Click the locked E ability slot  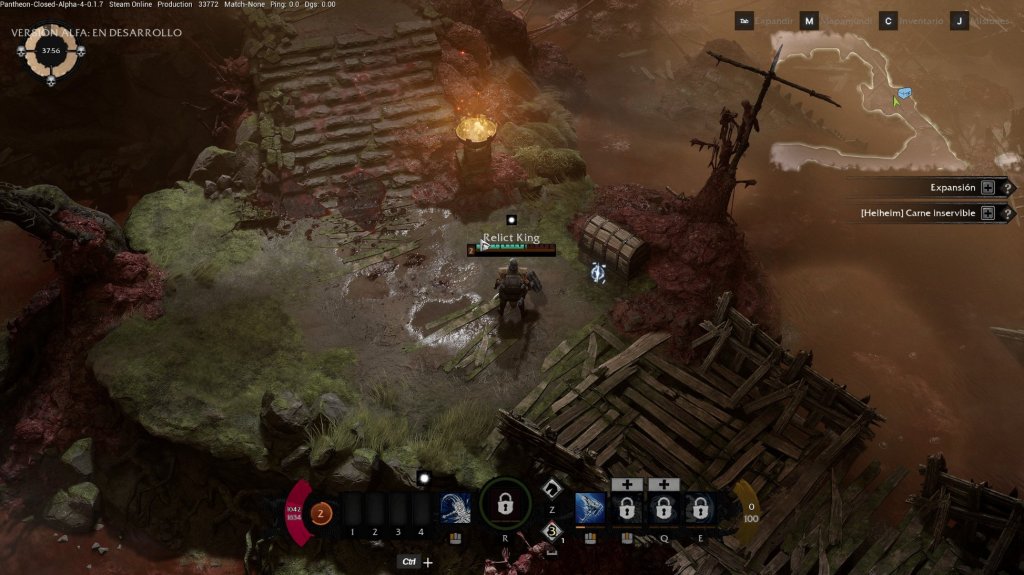(x=700, y=508)
